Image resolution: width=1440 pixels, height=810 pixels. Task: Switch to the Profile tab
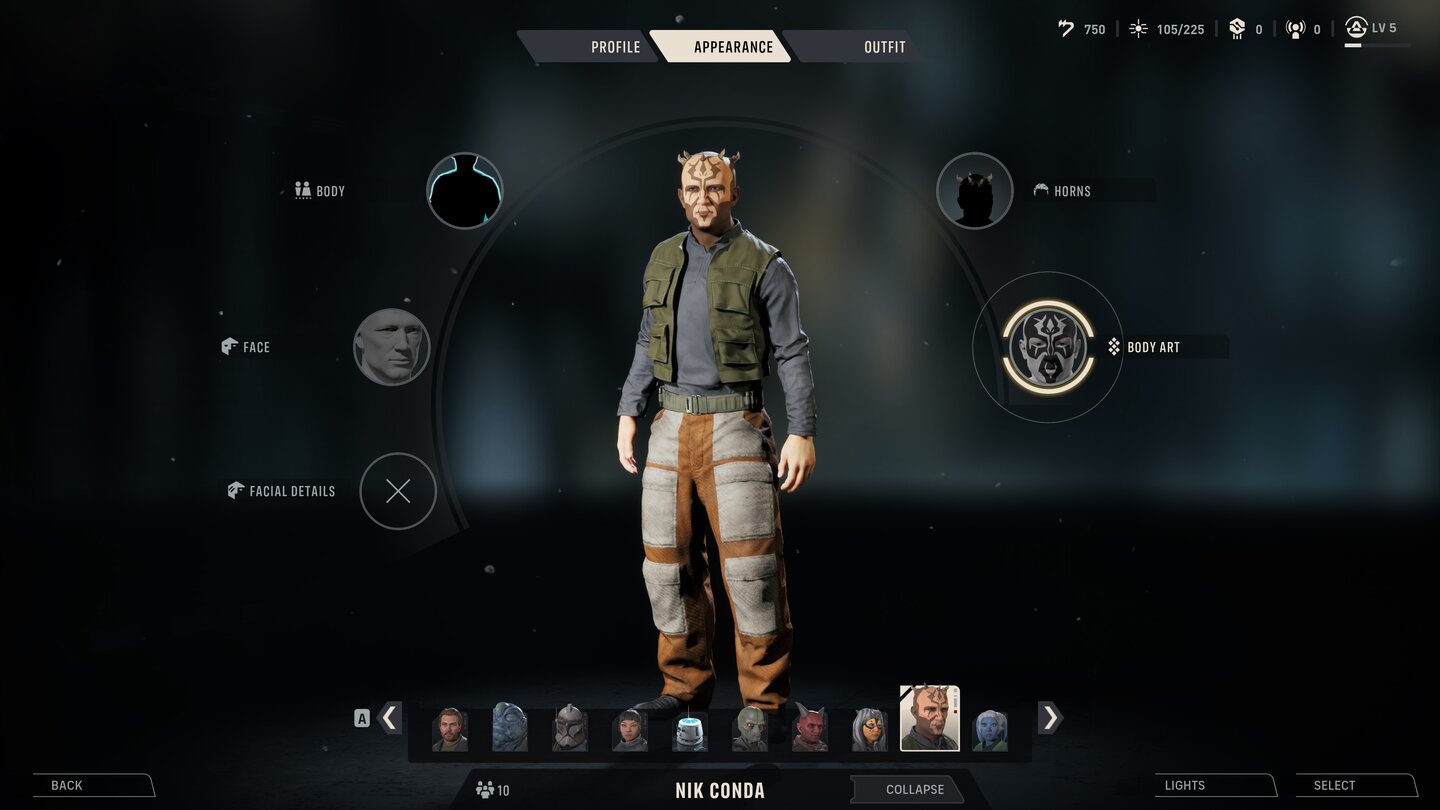pos(616,46)
